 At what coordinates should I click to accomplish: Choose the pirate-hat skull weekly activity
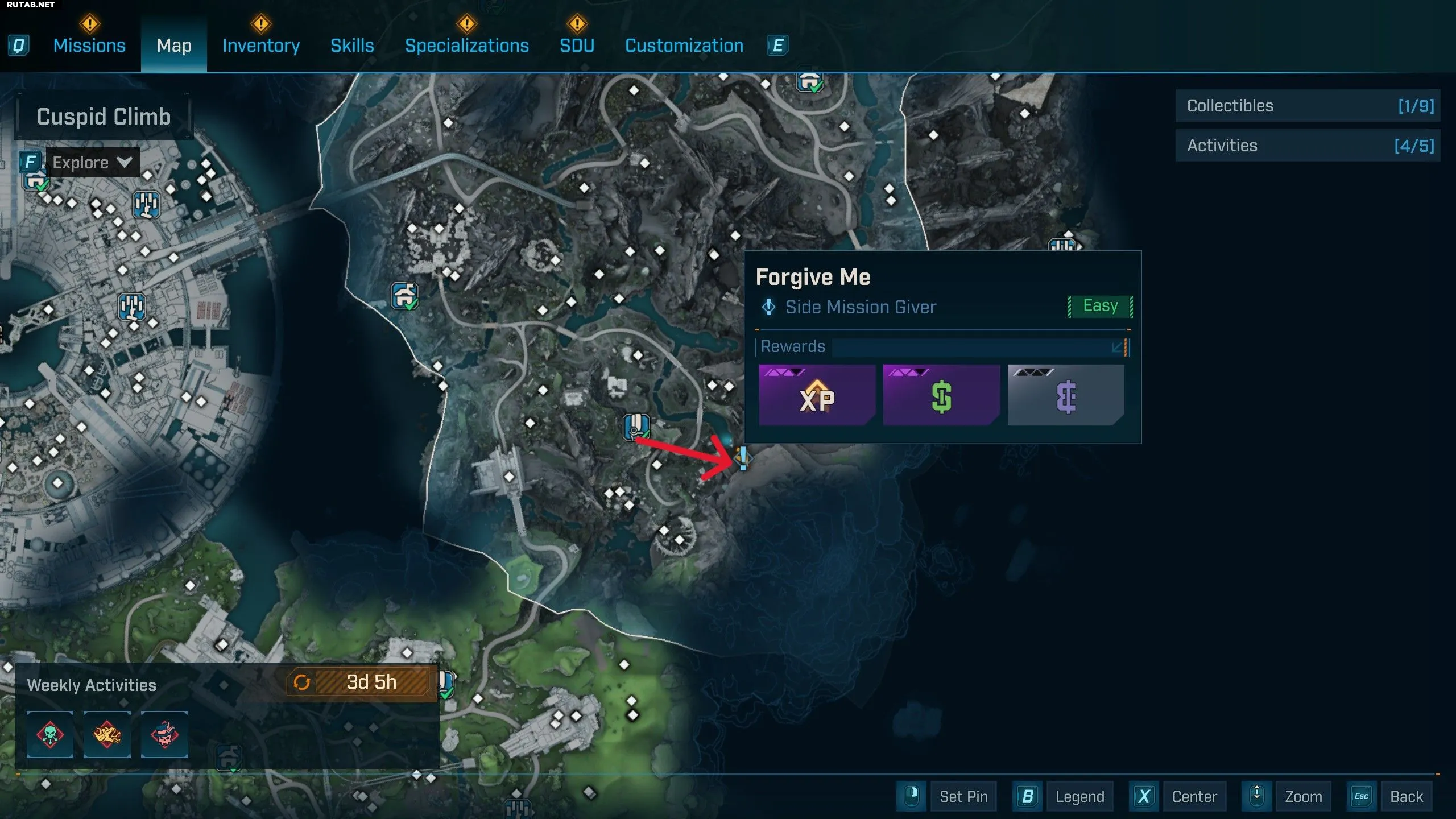point(164,734)
